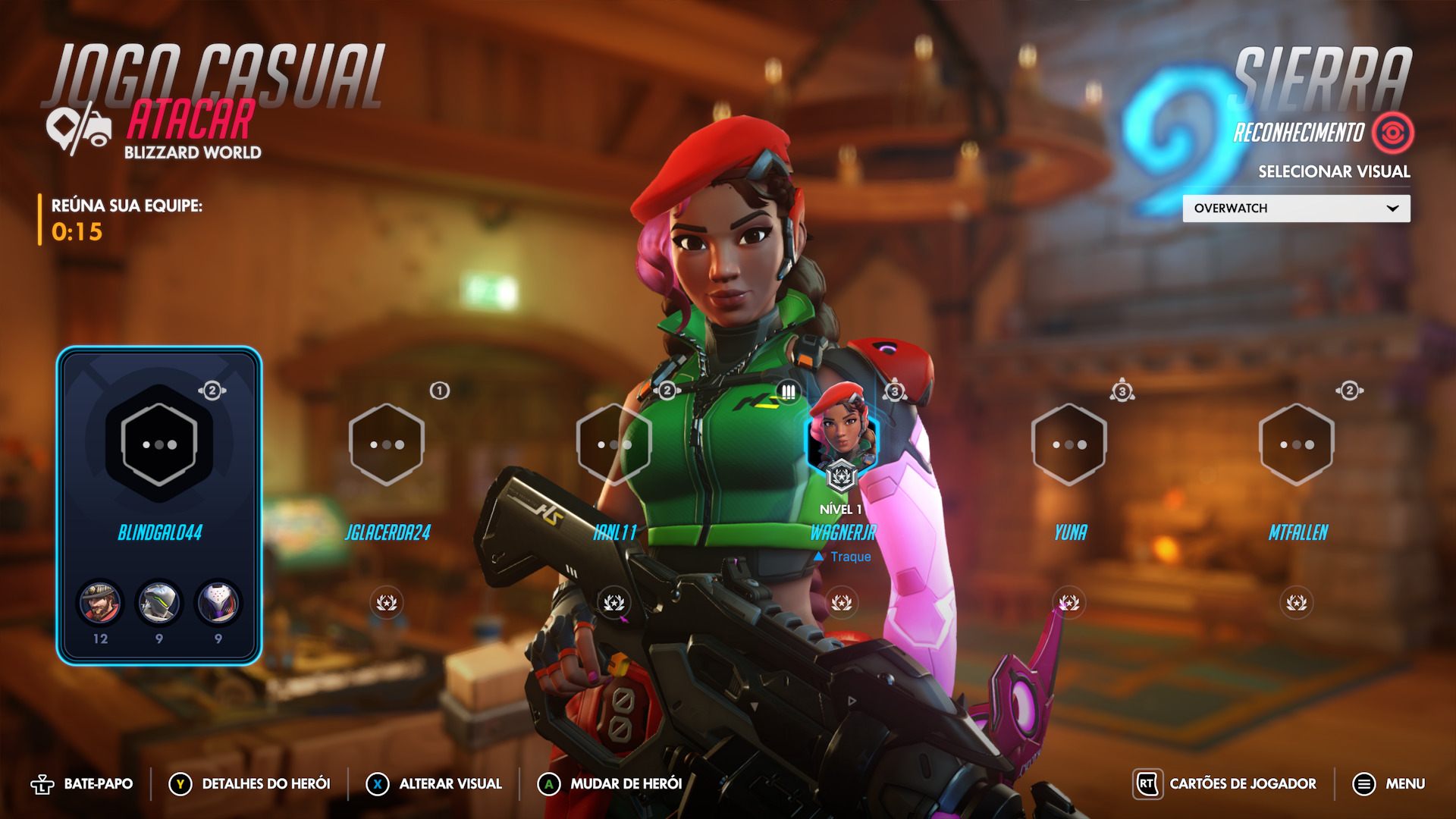This screenshot has height=819, width=1456.
Task: Open the Overwatch skin dropdown
Action: pos(1295,209)
